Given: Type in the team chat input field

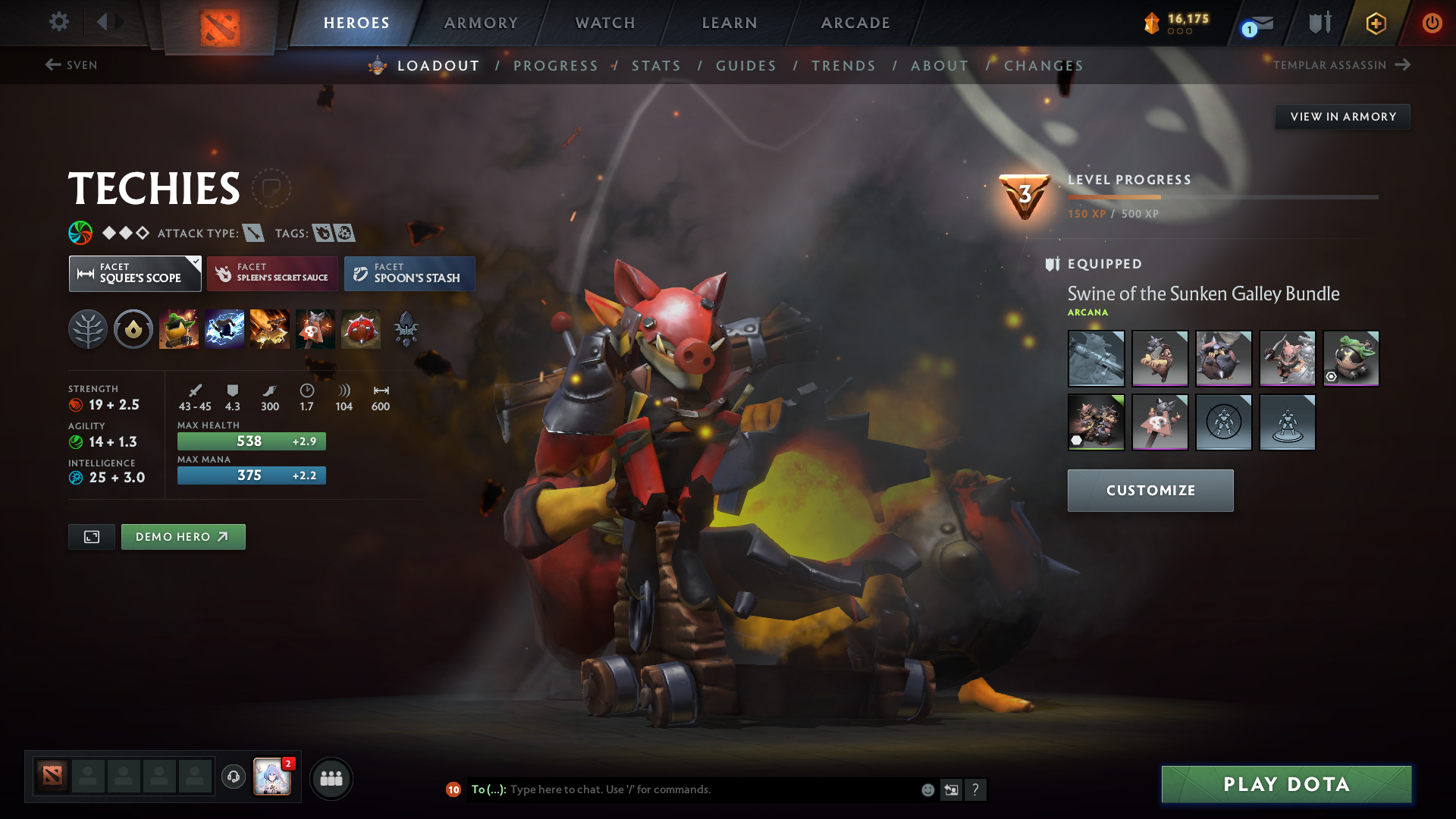Looking at the screenshot, I should pos(682,789).
